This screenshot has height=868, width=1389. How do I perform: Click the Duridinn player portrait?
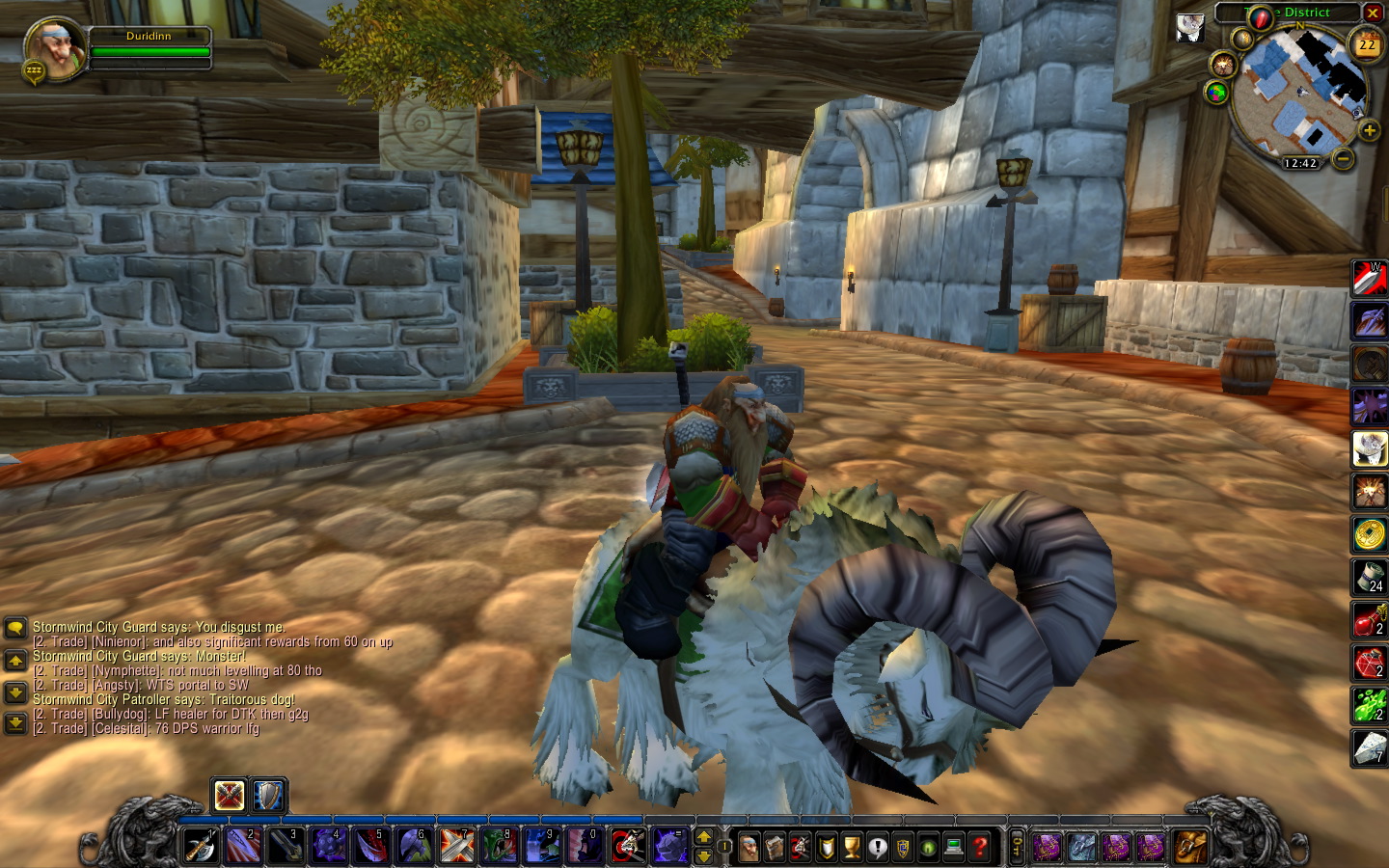pyautogui.click(x=54, y=48)
